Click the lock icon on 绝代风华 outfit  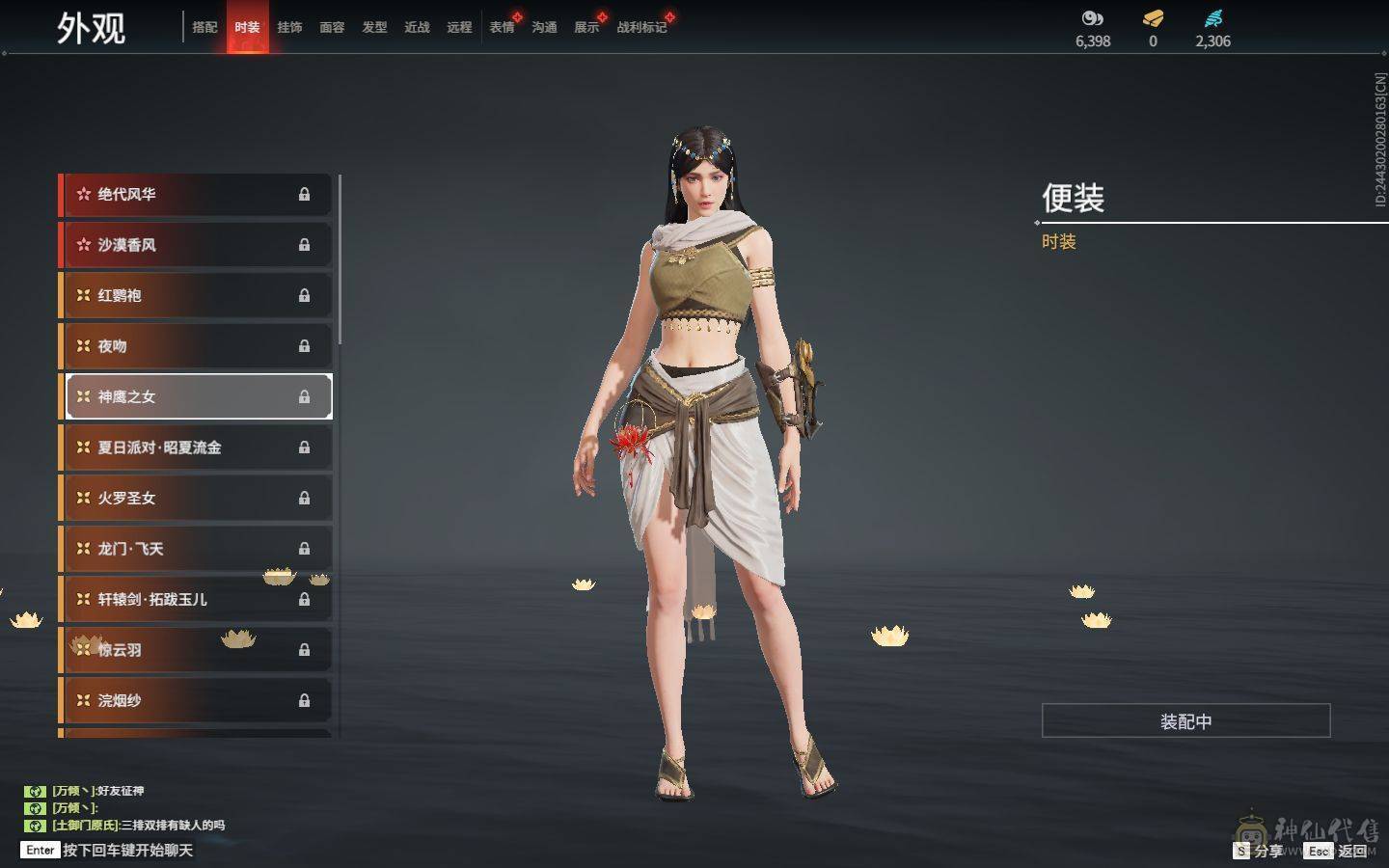(x=305, y=195)
